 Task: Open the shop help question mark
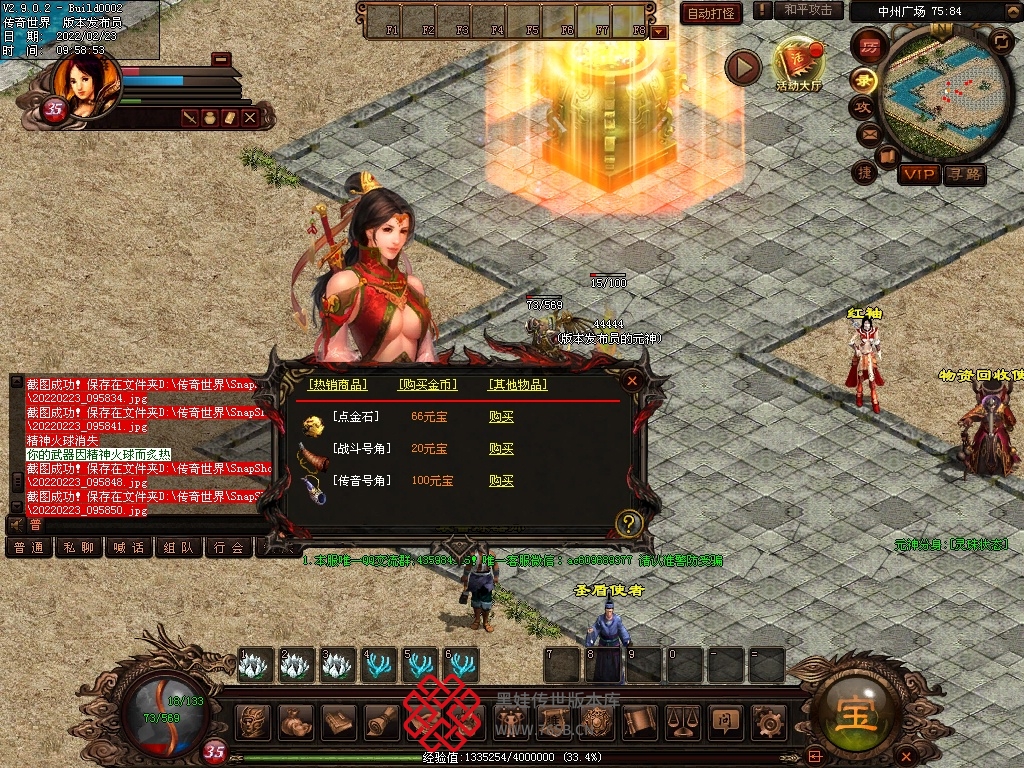click(628, 522)
